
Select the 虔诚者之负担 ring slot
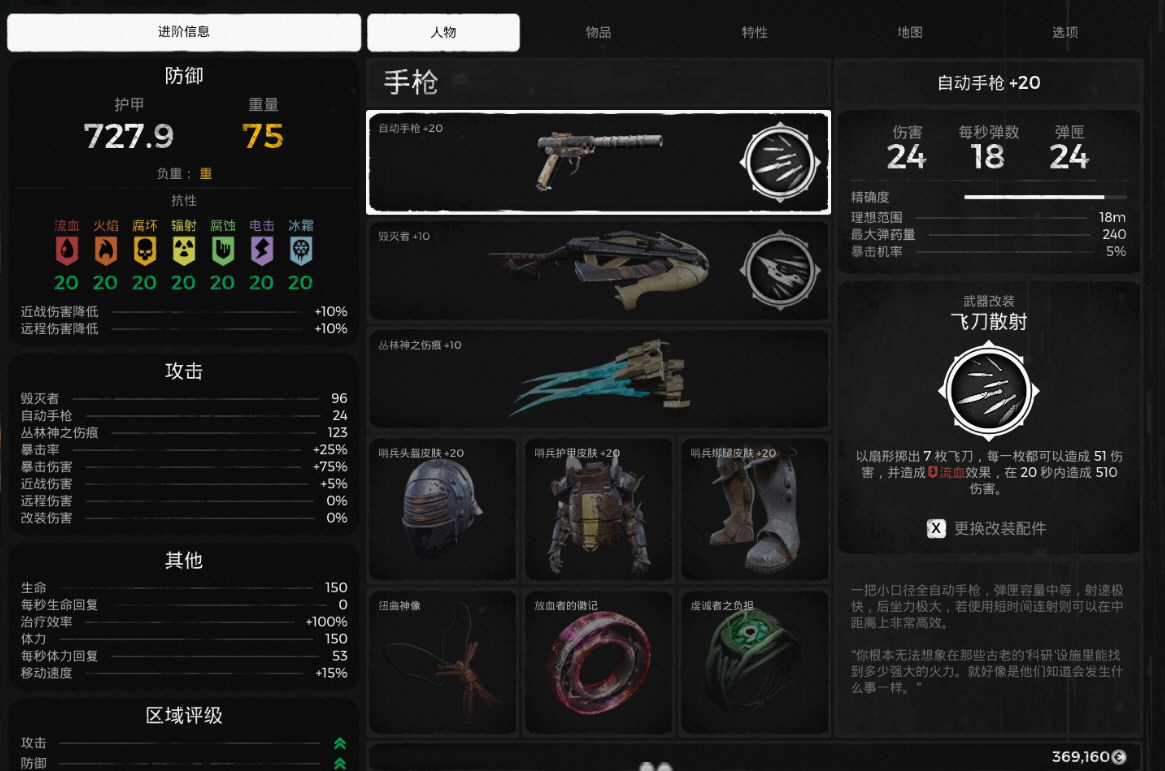pos(754,663)
